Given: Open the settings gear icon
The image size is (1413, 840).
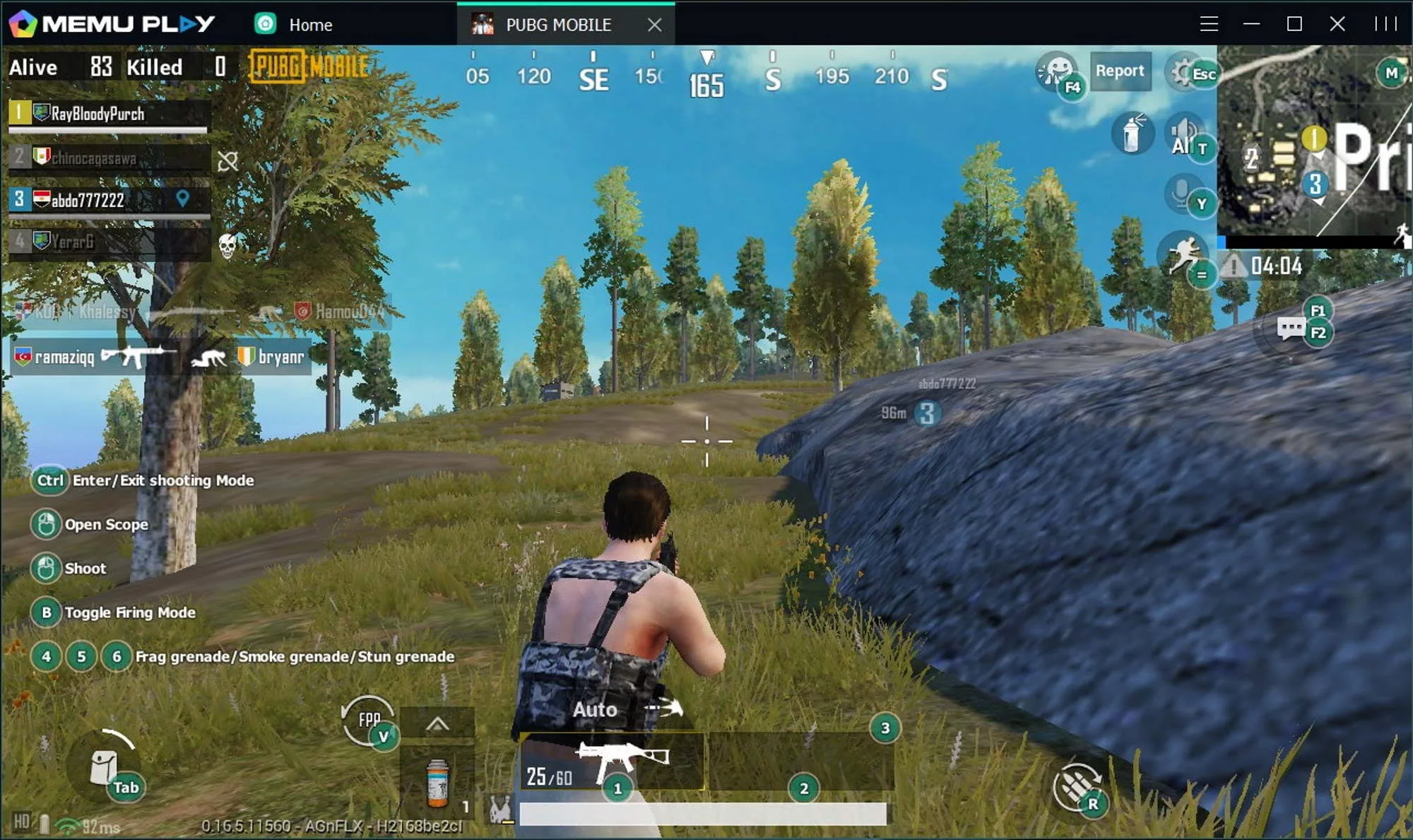Looking at the screenshot, I should click(1183, 71).
